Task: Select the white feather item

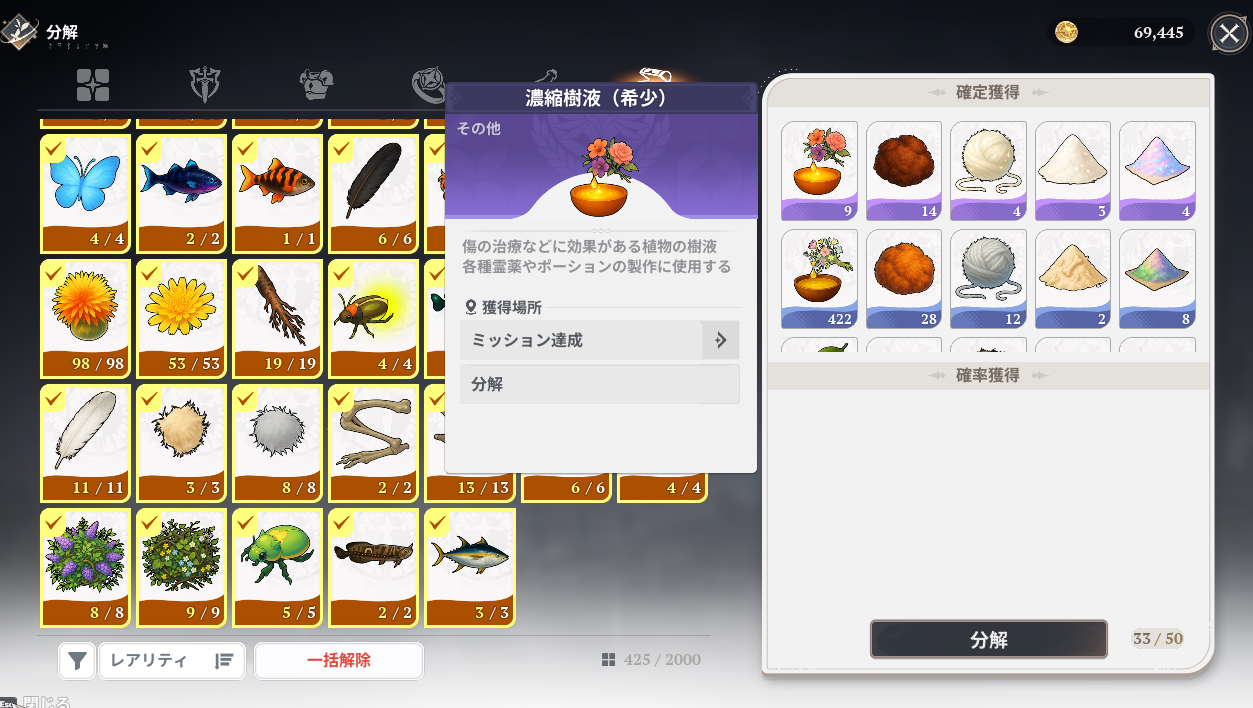Action: pos(86,442)
